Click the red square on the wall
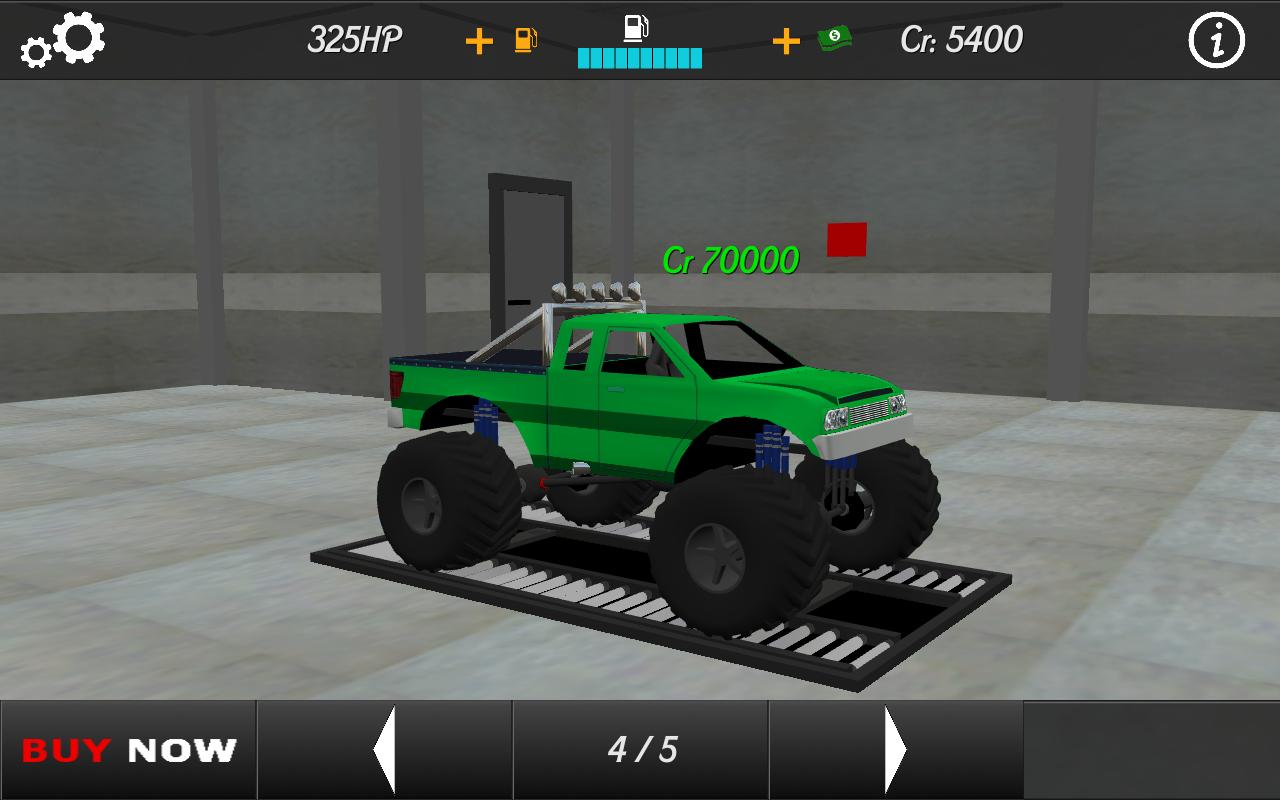This screenshot has width=1280, height=800. pyautogui.click(x=845, y=238)
